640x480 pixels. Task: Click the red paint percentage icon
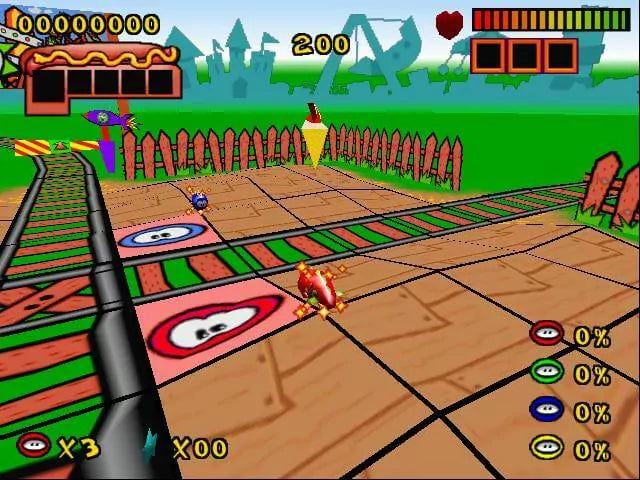point(546,335)
